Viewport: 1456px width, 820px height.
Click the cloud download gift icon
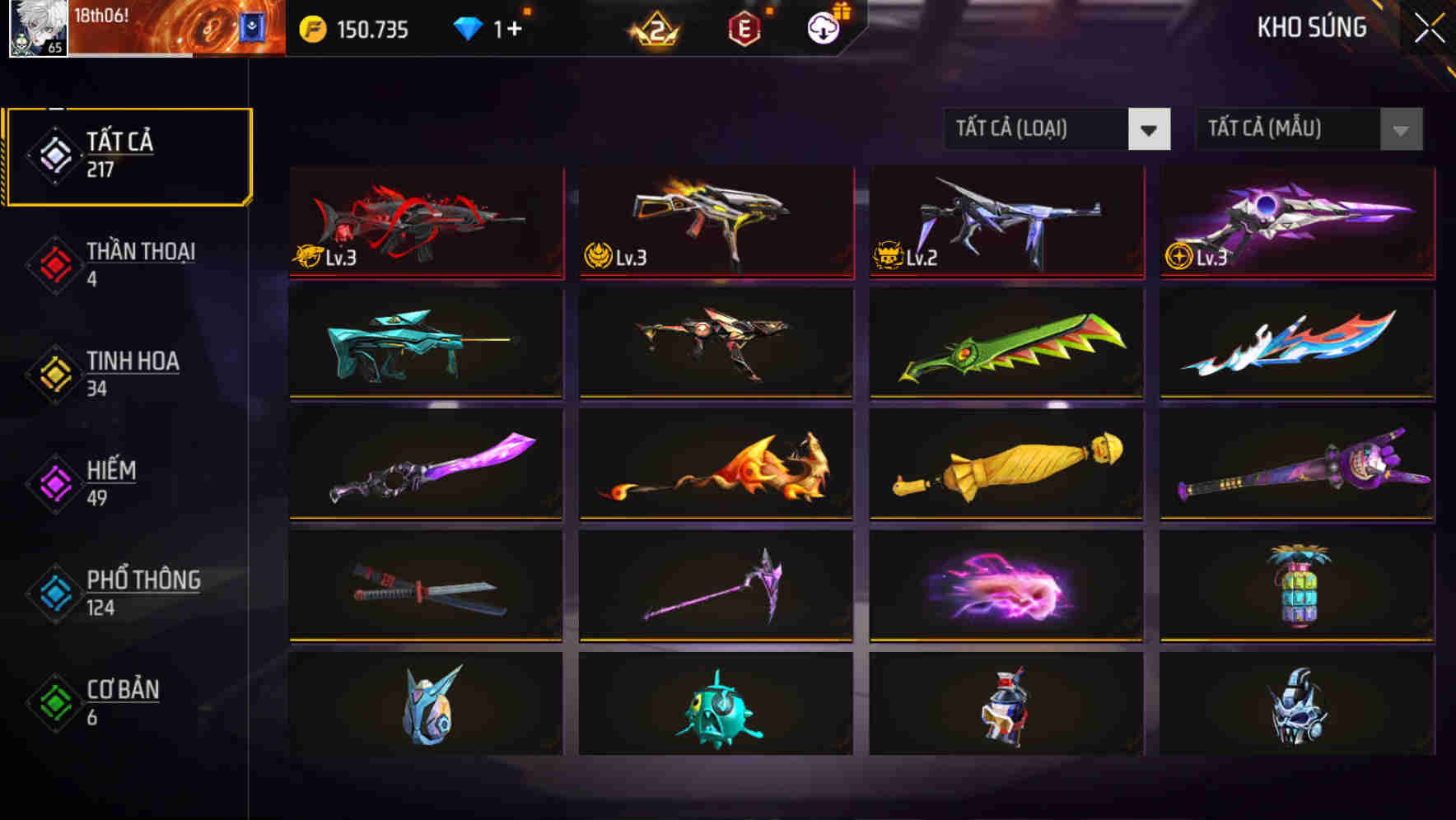(x=823, y=27)
